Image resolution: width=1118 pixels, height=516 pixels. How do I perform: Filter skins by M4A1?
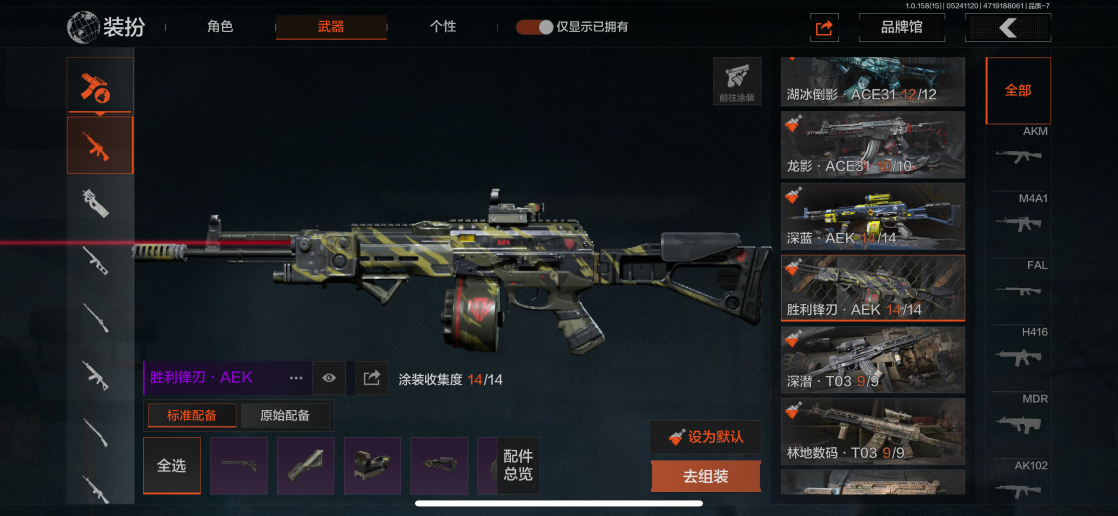pyautogui.click(x=1020, y=214)
